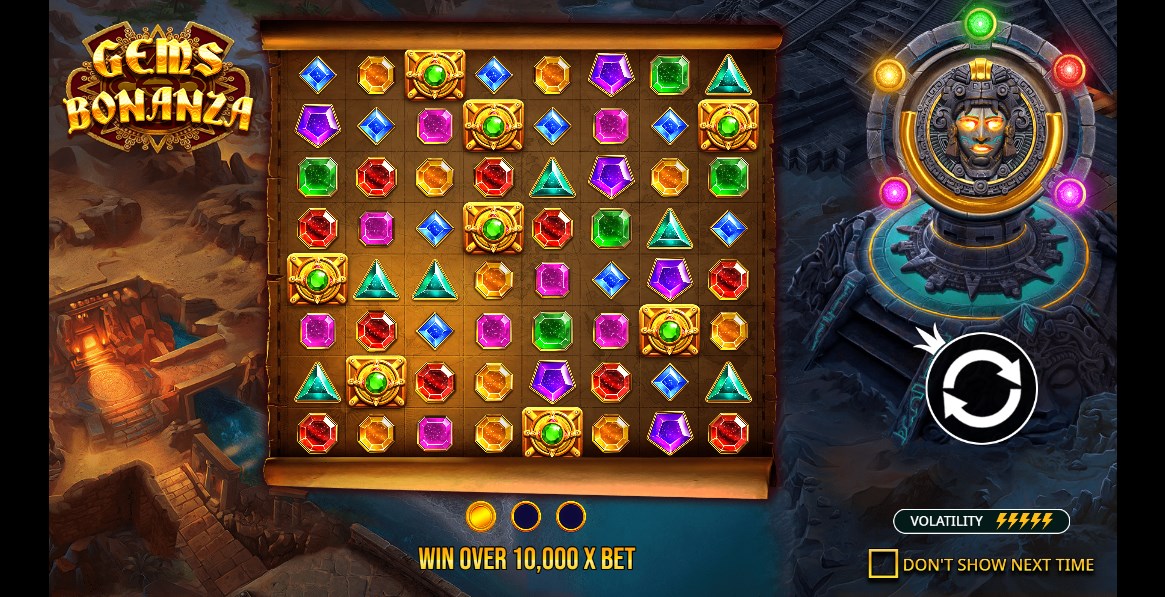Click the circular spin arrows button

pyautogui.click(x=981, y=389)
